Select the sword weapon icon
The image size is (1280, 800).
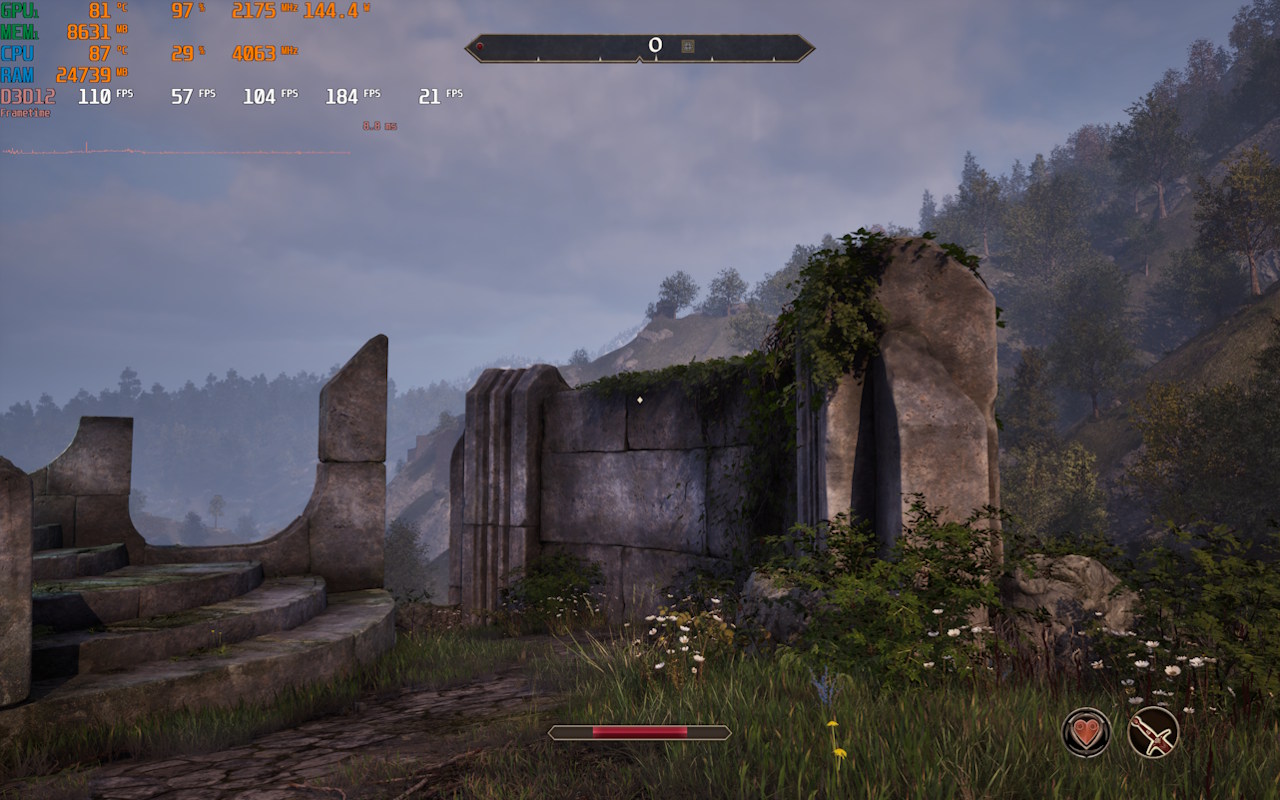pyautogui.click(x=1153, y=732)
